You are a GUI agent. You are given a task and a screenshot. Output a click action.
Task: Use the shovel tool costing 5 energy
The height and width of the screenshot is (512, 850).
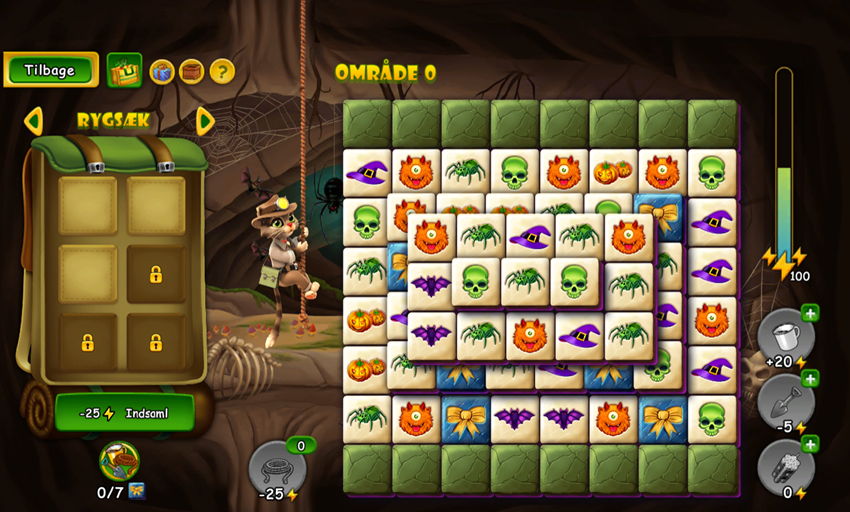coord(783,400)
